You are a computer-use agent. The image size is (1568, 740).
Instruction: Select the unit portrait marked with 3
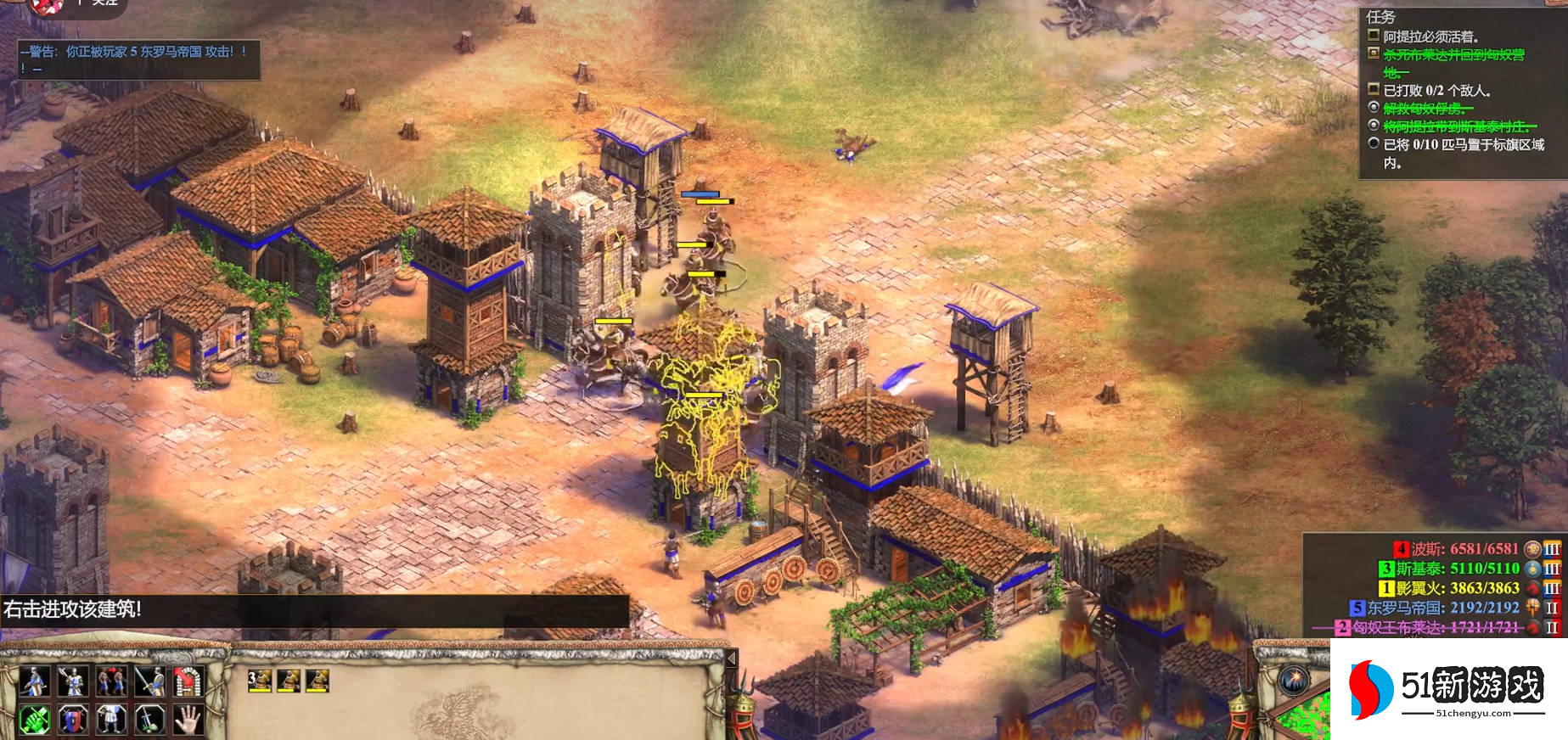point(260,681)
